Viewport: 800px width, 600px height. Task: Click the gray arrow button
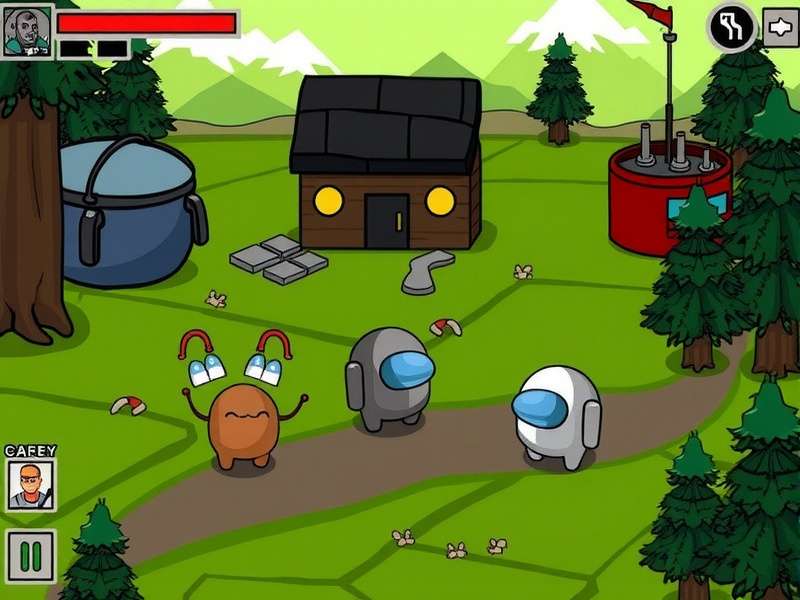[x=780, y=27]
